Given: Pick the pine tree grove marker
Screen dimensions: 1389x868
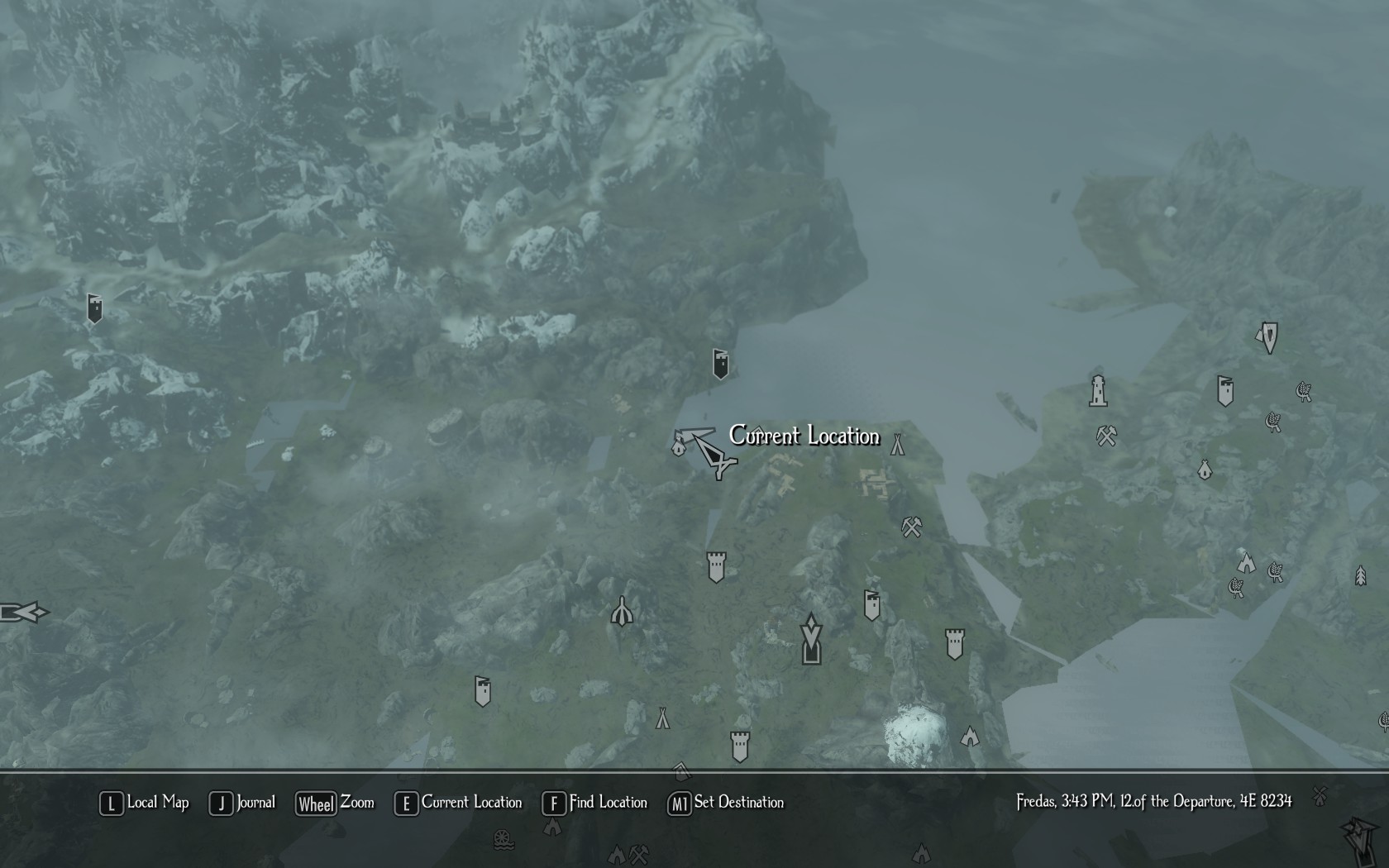Looking at the screenshot, I should click(x=1360, y=575).
